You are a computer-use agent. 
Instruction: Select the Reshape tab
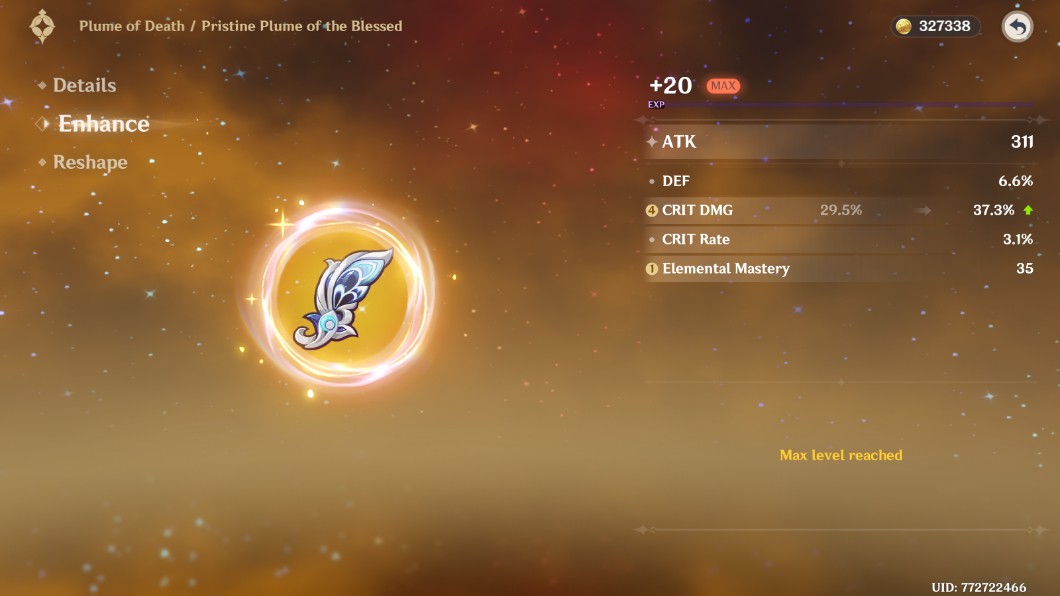pyautogui.click(x=90, y=162)
